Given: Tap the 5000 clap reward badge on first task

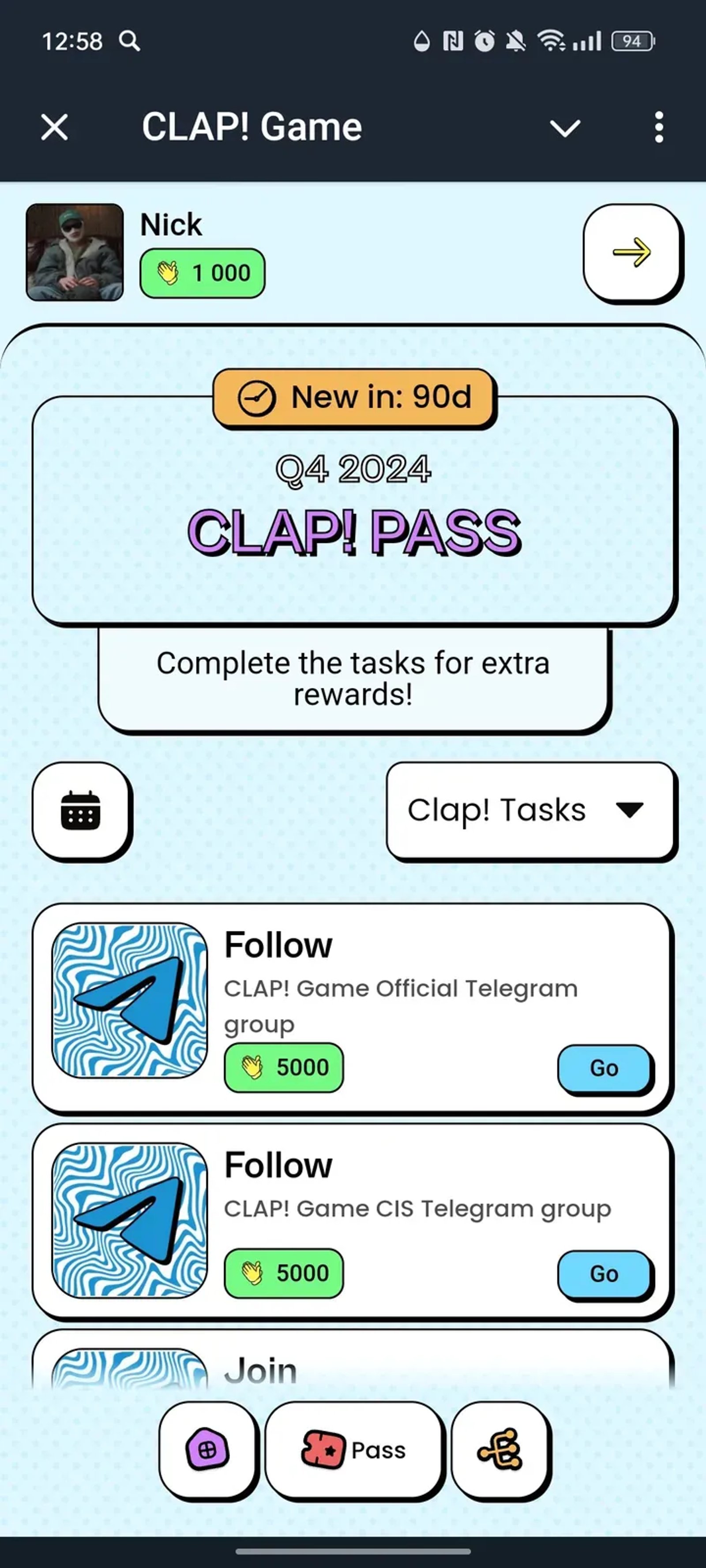Looking at the screenshot, I should [283, 1067].
